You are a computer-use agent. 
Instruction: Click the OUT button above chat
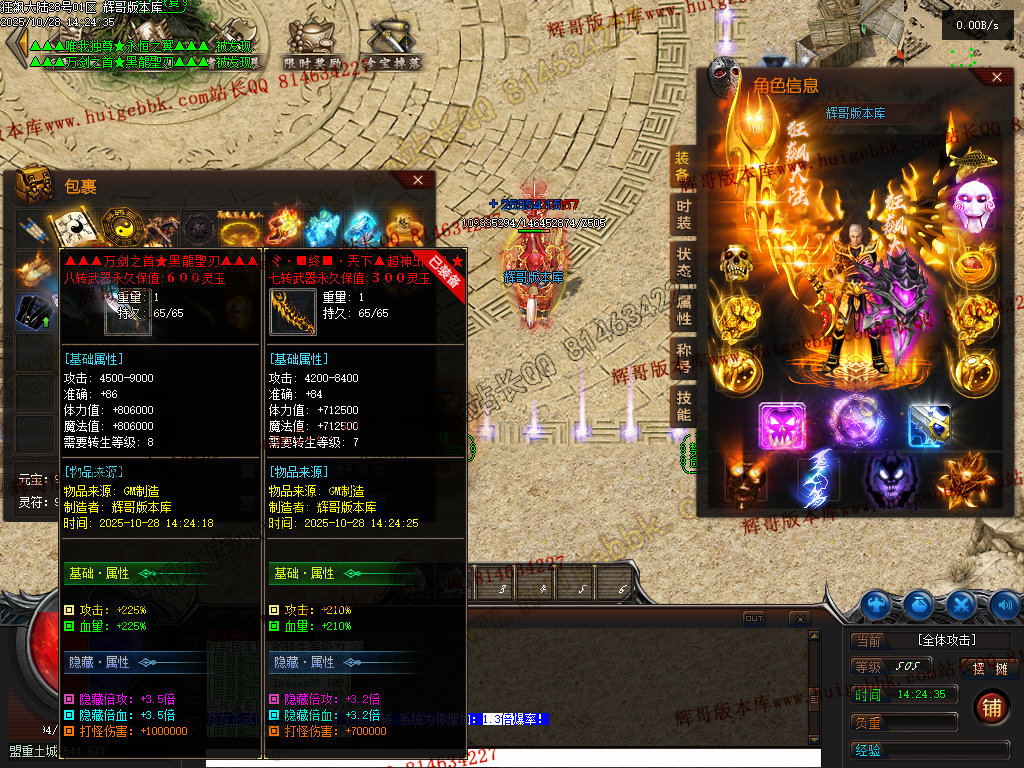coord(754,619)
